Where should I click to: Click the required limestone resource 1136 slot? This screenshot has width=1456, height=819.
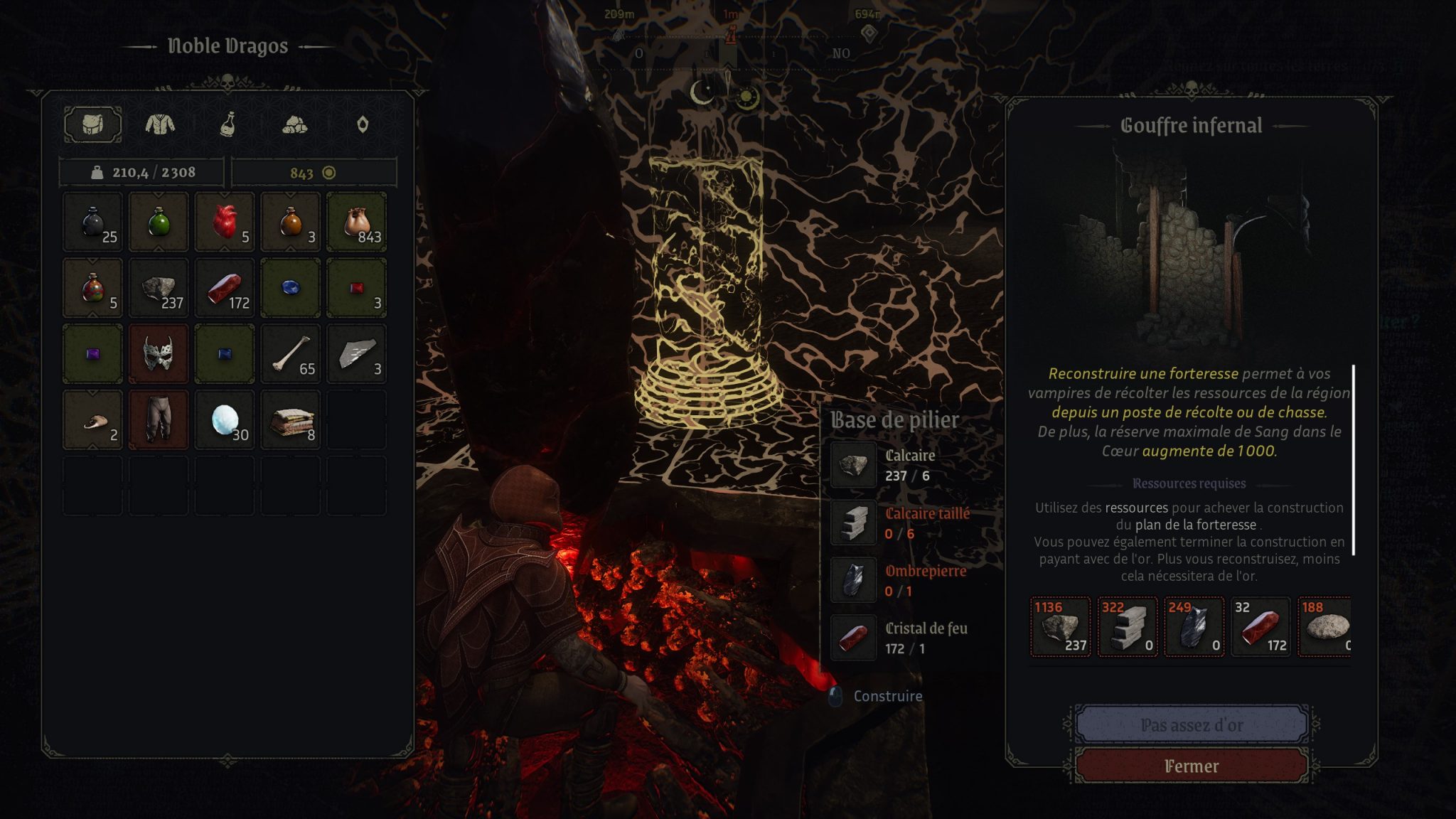coord(1060,626)
